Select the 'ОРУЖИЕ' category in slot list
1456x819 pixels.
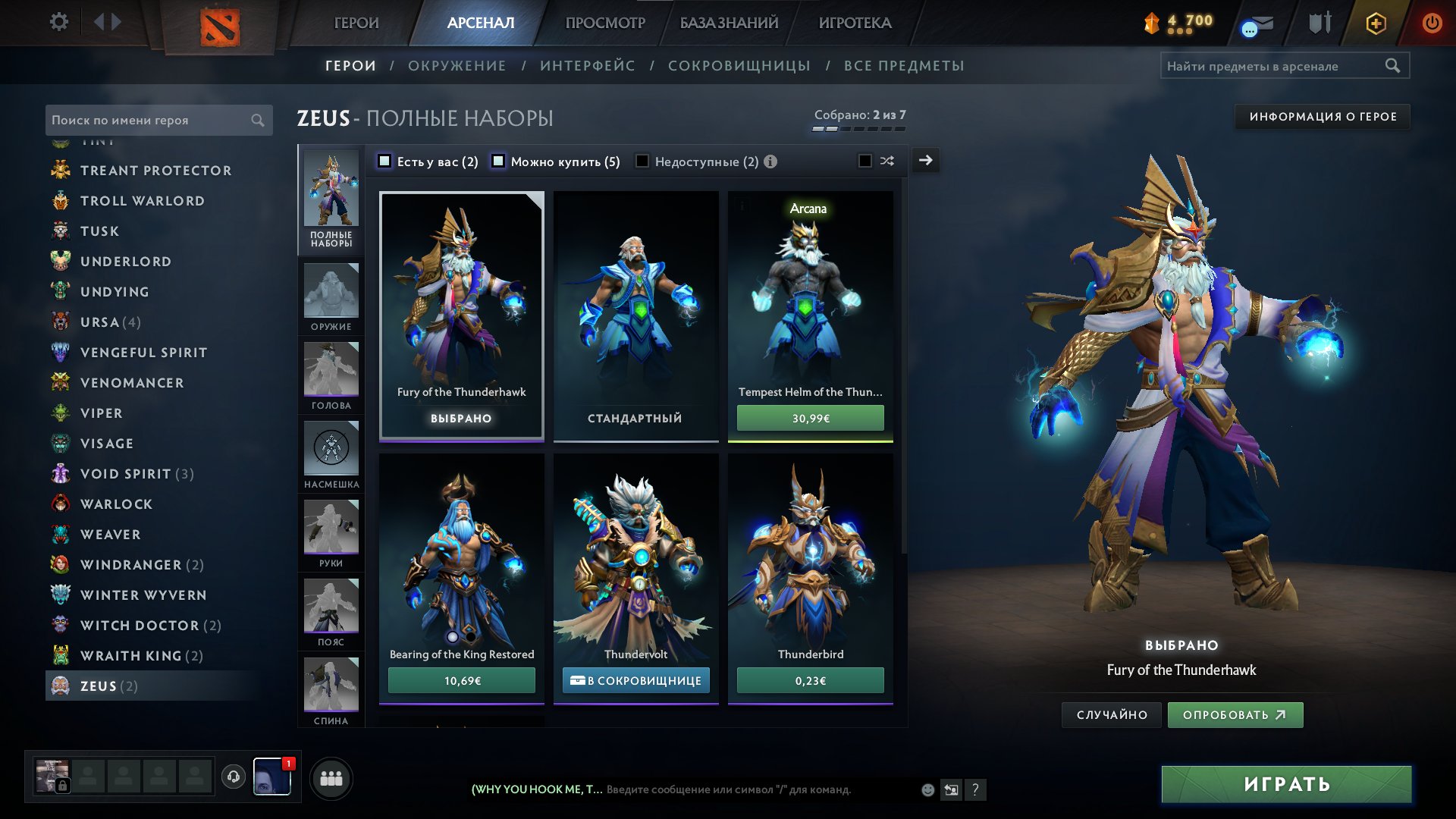[x=331, y=297]
